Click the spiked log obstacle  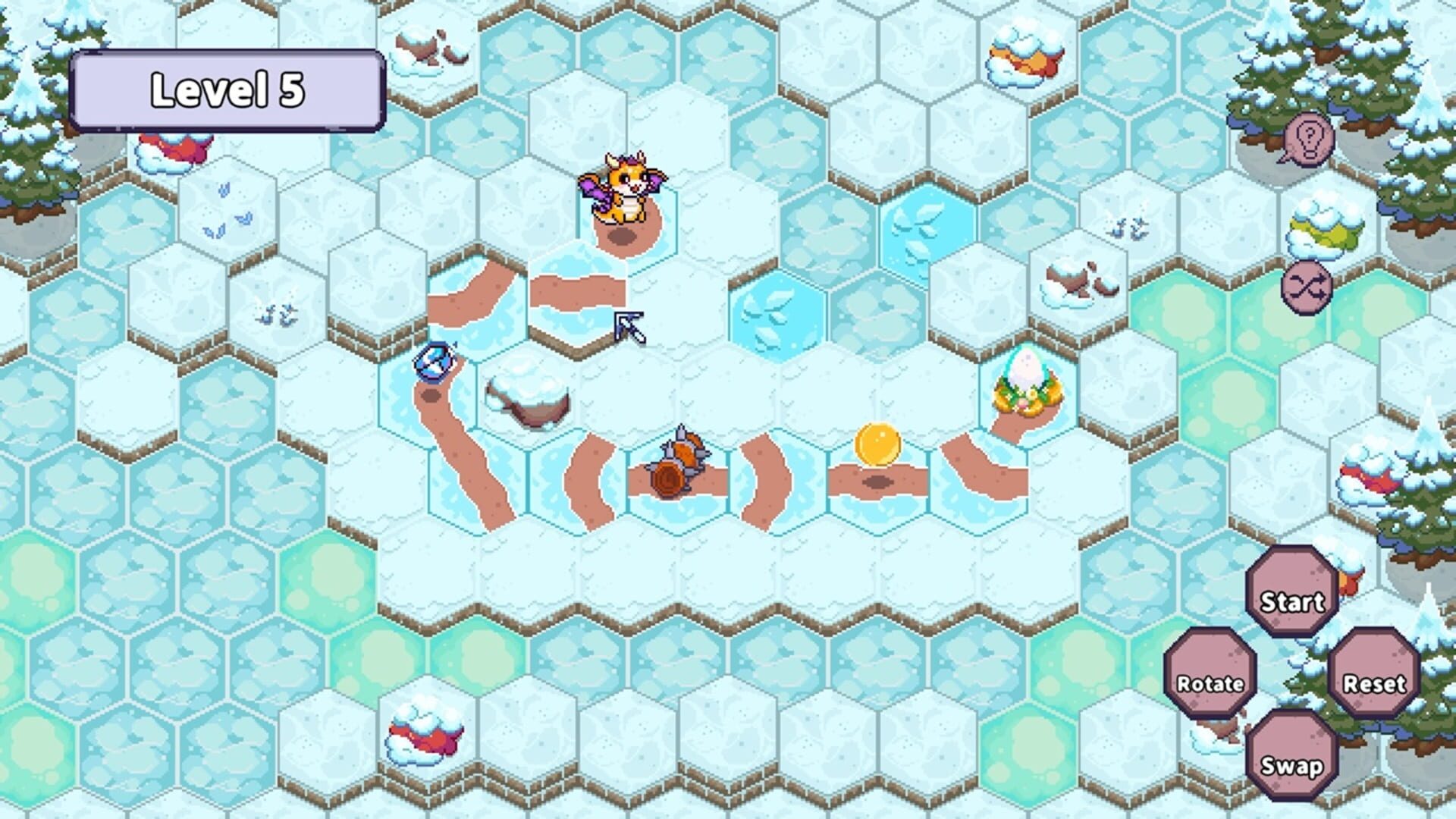[681, 463]
